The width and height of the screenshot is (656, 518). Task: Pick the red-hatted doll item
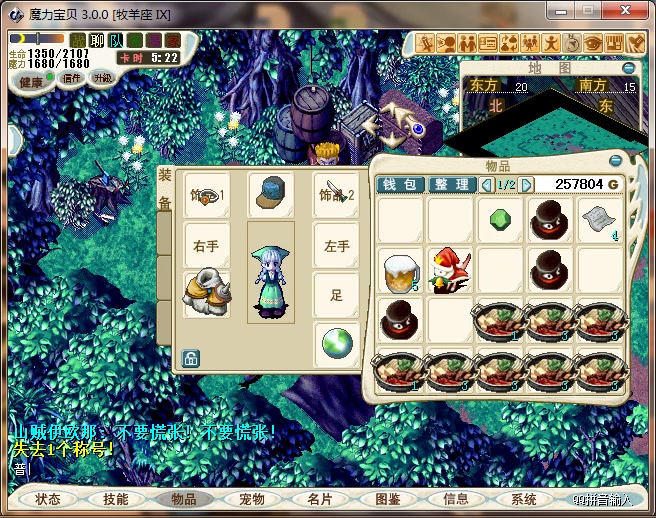tap(450, 271)
